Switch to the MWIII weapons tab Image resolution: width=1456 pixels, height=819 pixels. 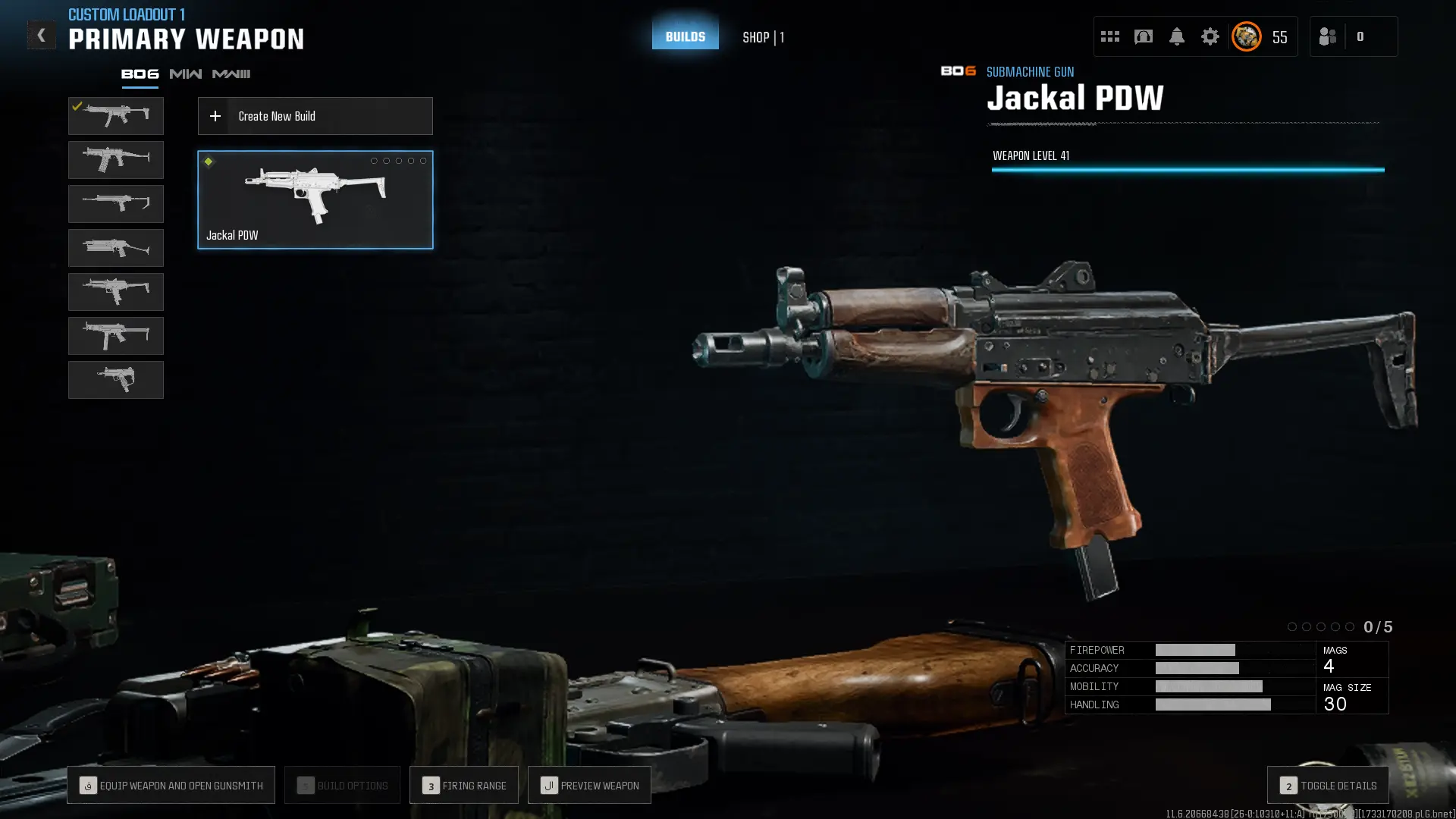click(x=231, y=74)
